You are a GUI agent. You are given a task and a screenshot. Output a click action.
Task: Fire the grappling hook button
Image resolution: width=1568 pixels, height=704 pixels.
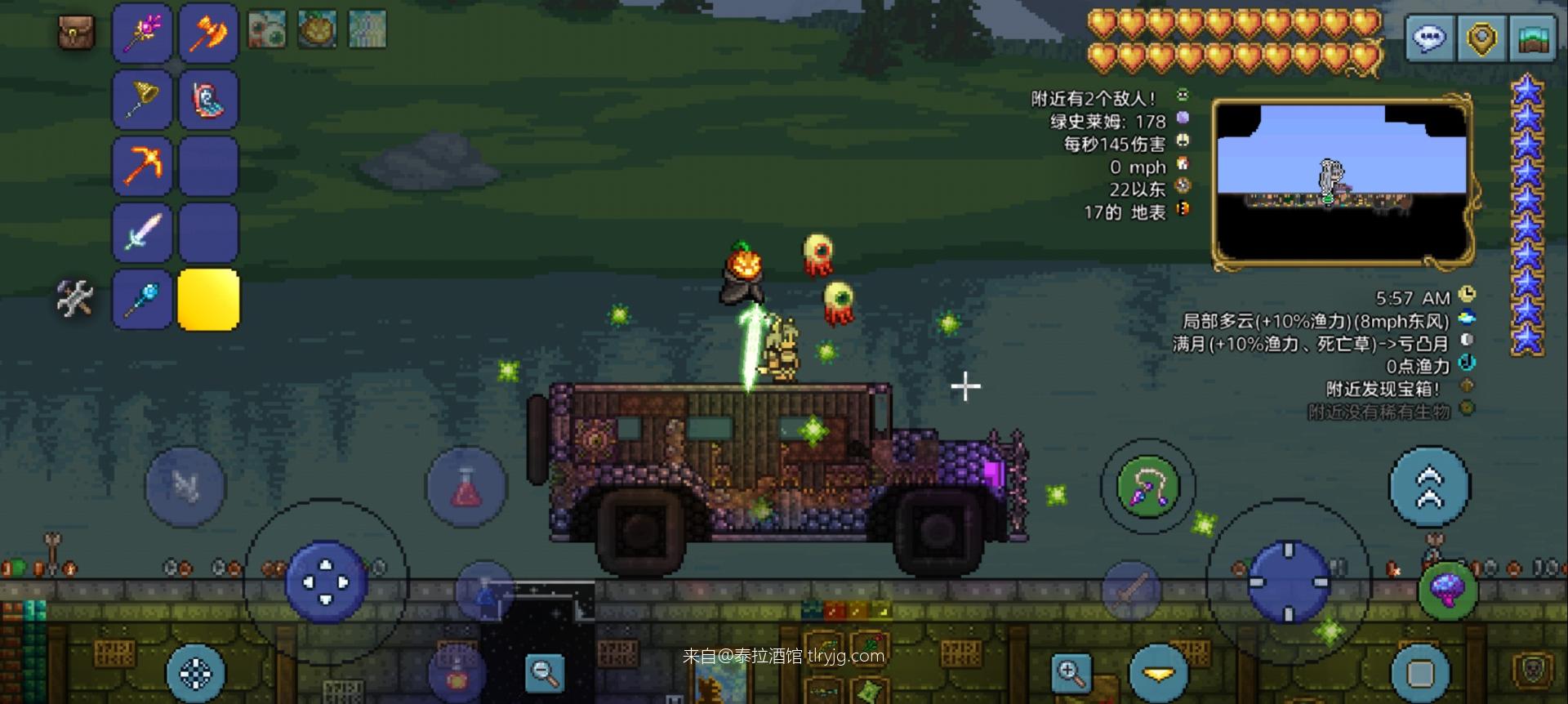pyautogui.click(x=1147, y=487)
